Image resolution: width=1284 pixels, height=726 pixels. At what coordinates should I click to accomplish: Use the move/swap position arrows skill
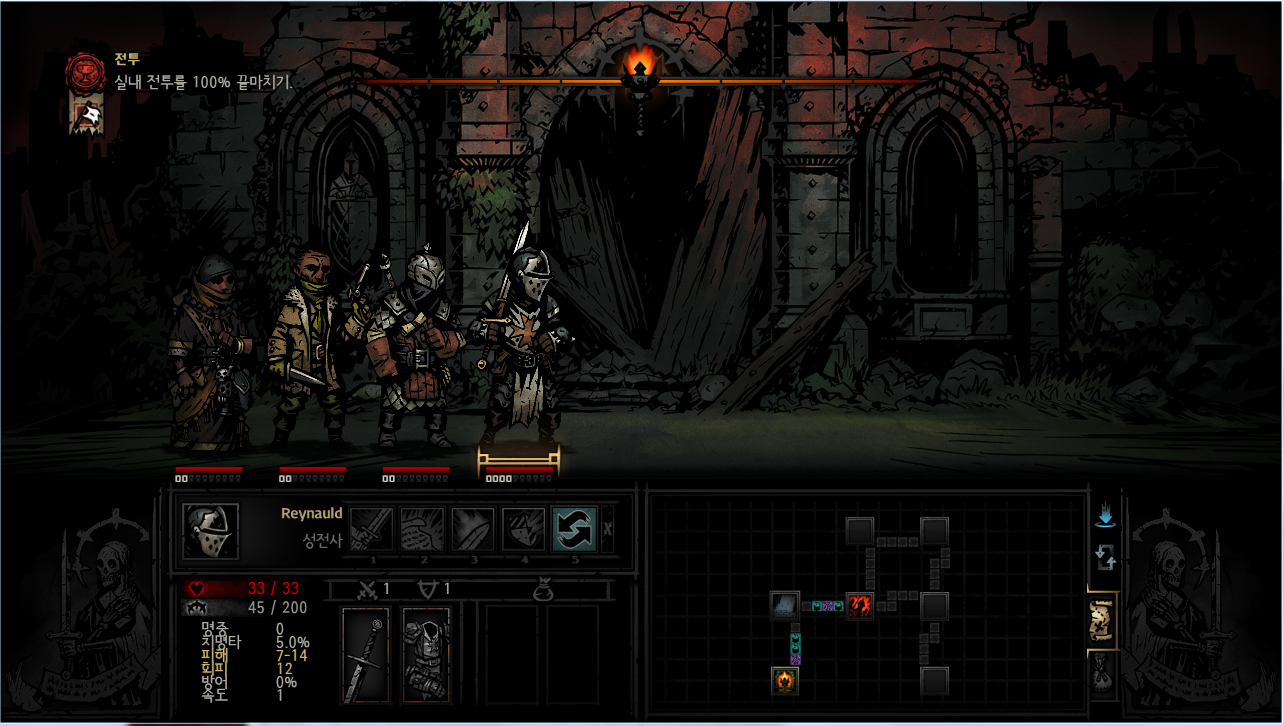pos(574,529)
